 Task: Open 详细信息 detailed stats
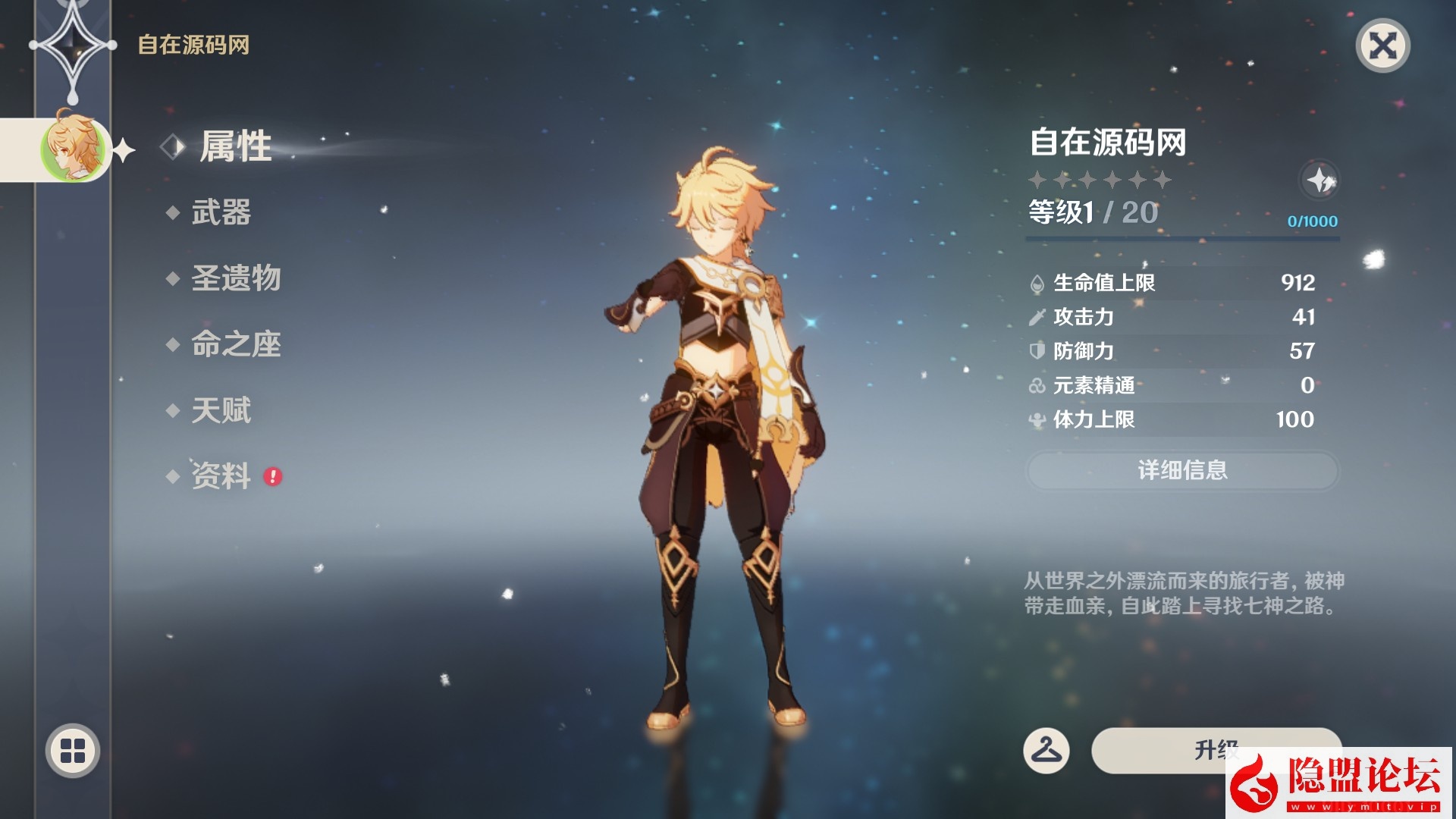tap(1181, 471)
